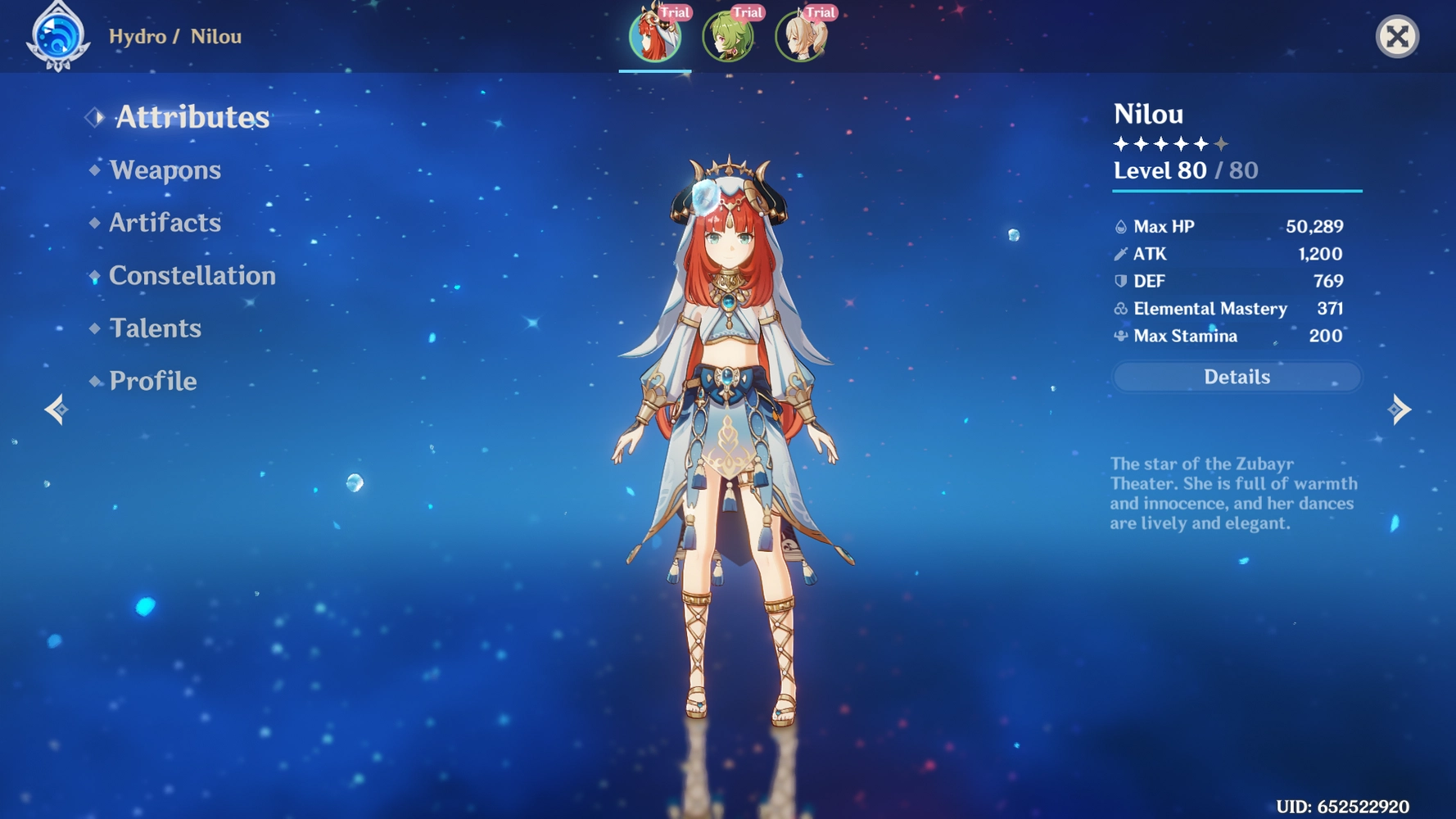
Task: Open Nilou's Profile section
Action: coord(151,381)
